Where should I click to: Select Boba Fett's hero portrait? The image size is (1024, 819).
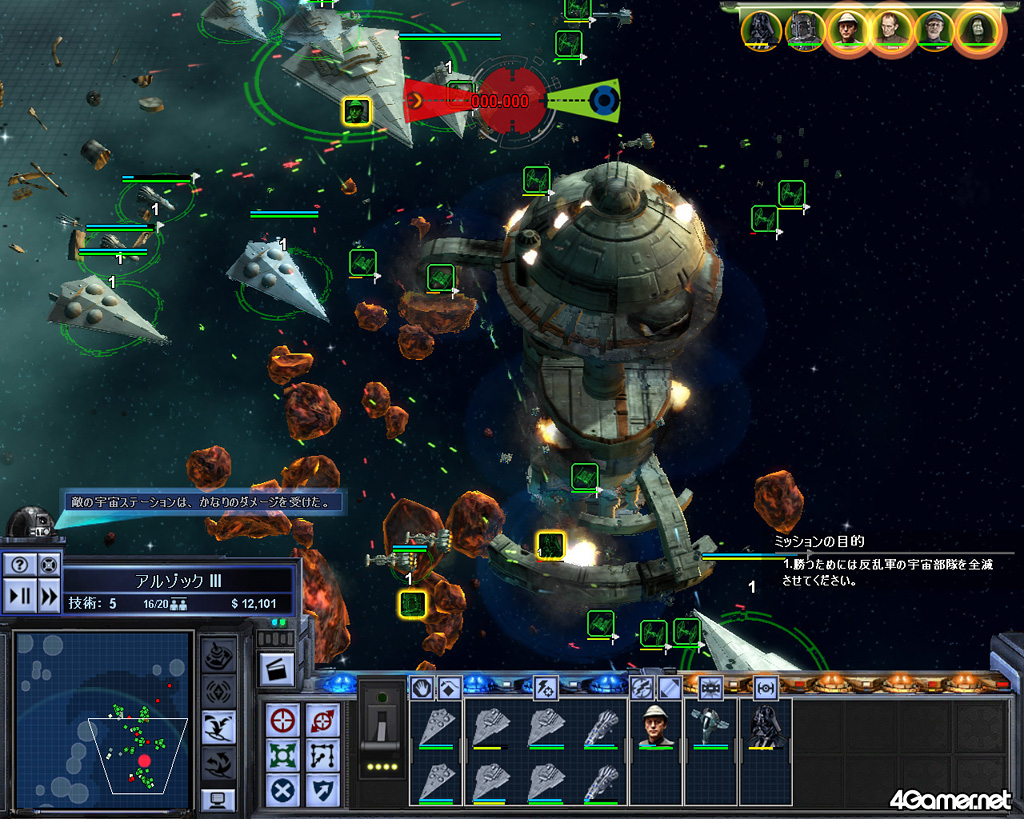coord(804,29)
